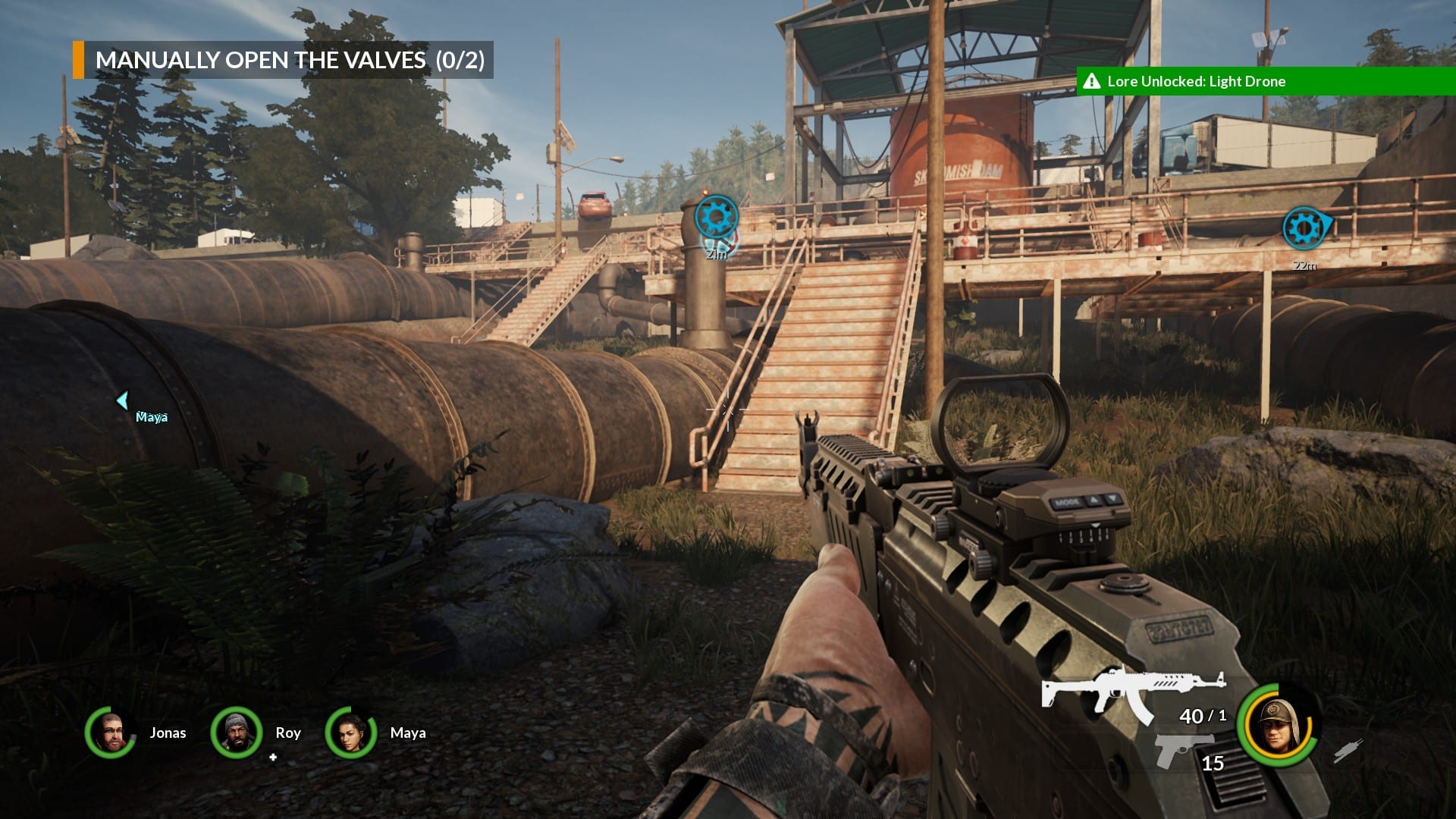The width and height of the screenshot is (1456, 819).
Task: Select Maya's squad portrait
Action: [350, 733]
